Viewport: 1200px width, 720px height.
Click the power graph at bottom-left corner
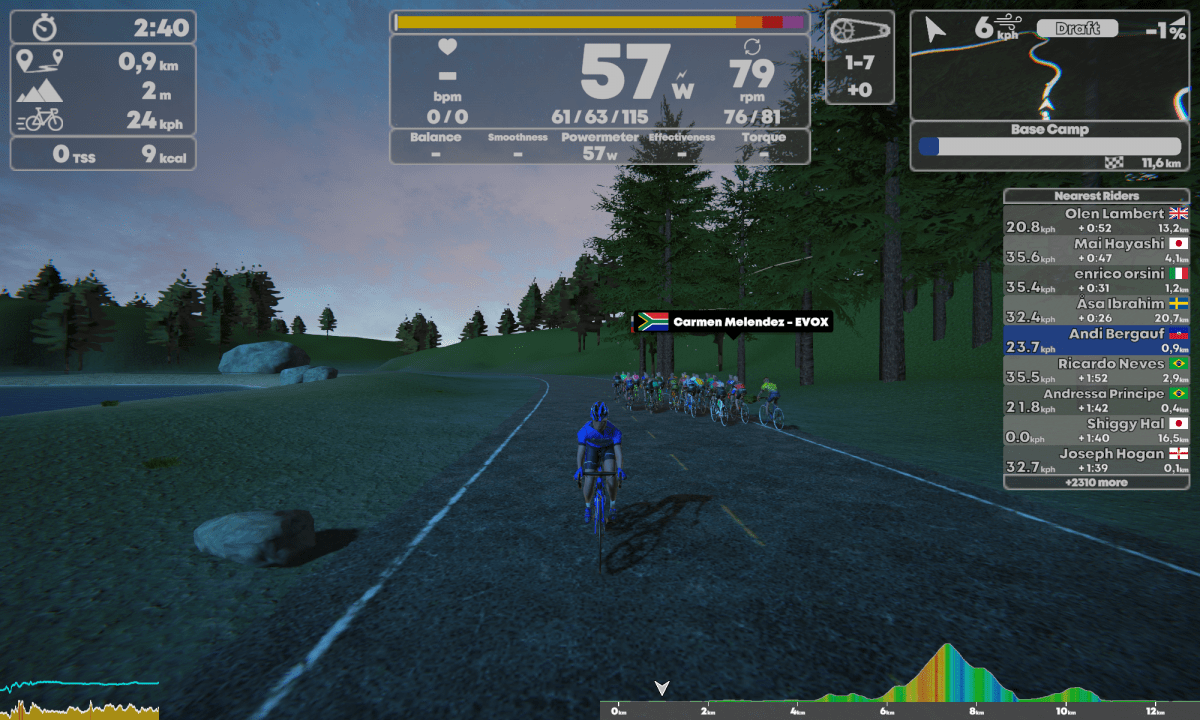[x=80, y=698]
